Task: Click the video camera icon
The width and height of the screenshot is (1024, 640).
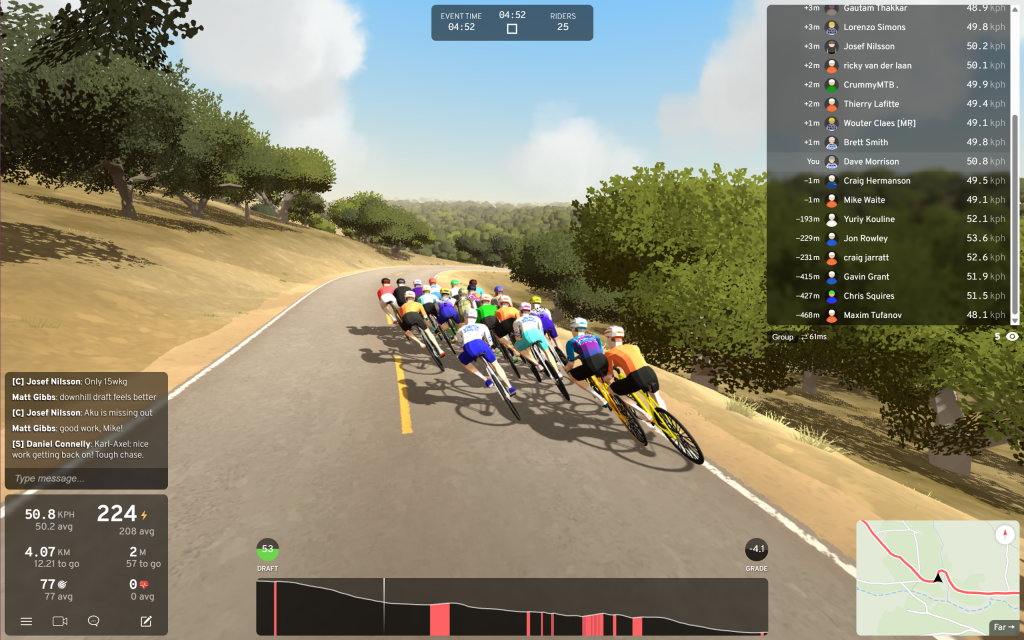Action: [60, 621]
